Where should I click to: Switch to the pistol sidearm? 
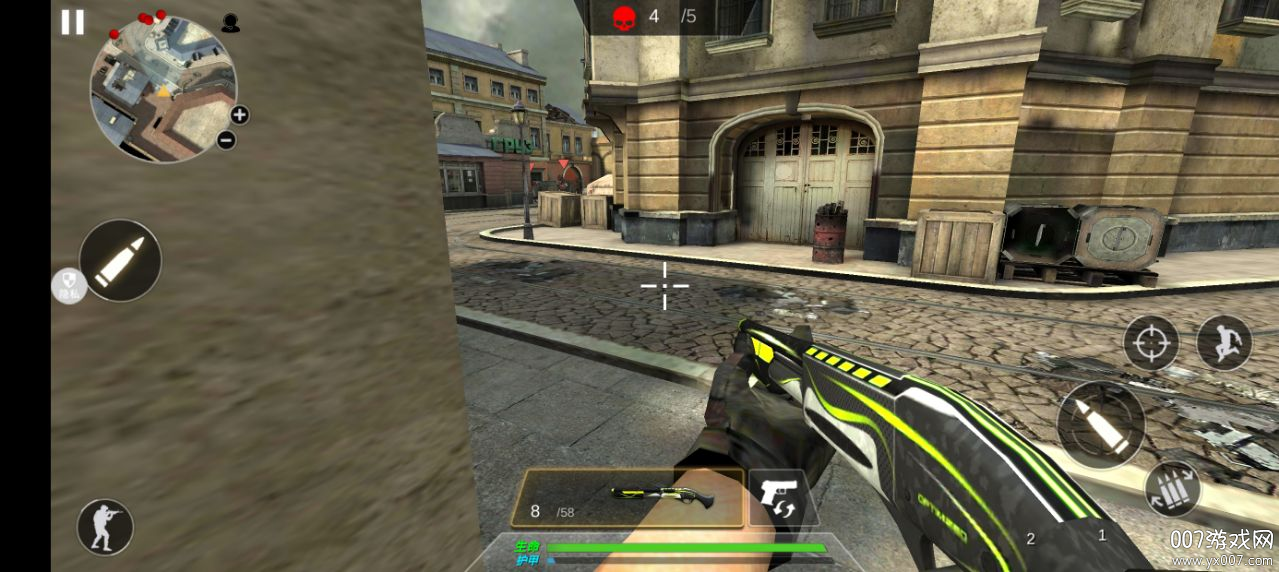coord(778,498)
